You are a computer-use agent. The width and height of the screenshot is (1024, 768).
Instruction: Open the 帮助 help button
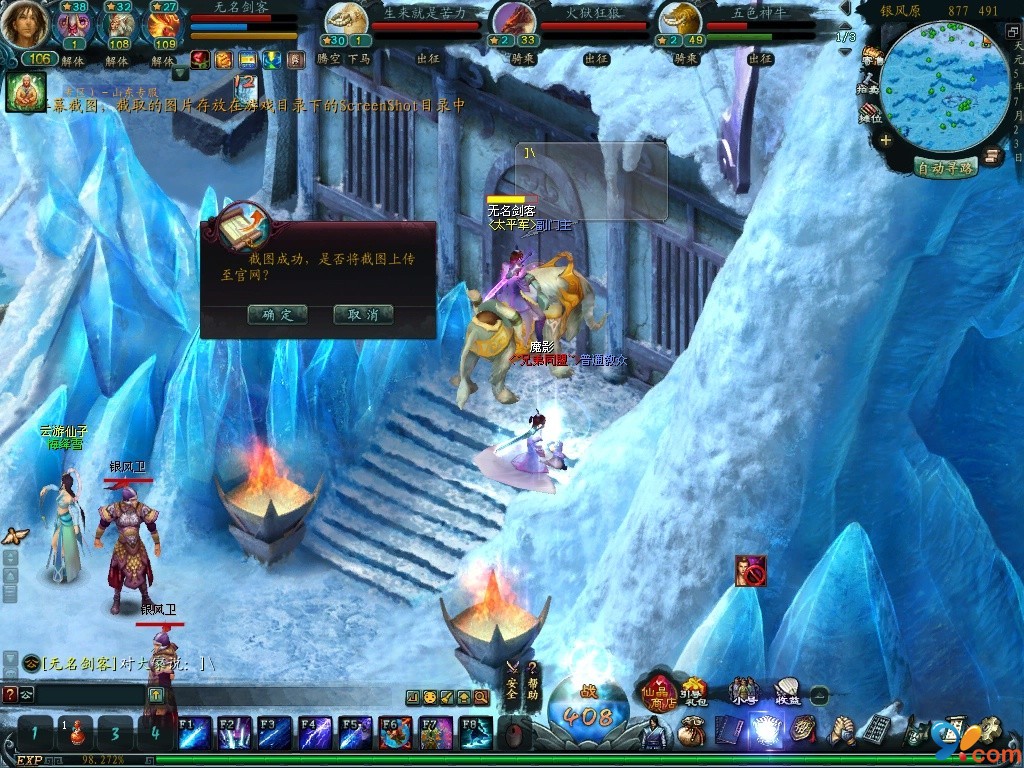click(533, 681)
